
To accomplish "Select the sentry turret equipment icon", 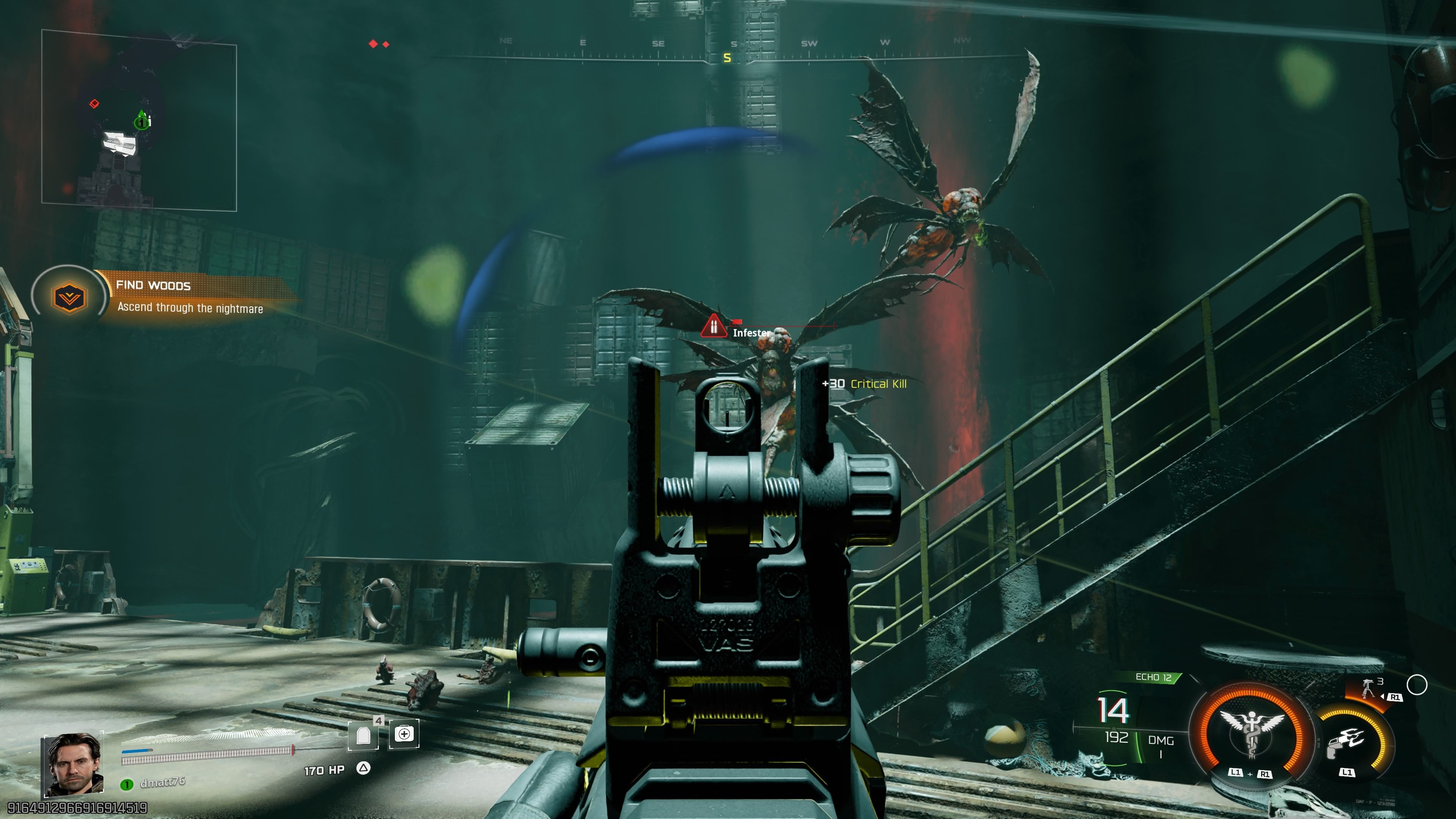I will coord(1368,689).
